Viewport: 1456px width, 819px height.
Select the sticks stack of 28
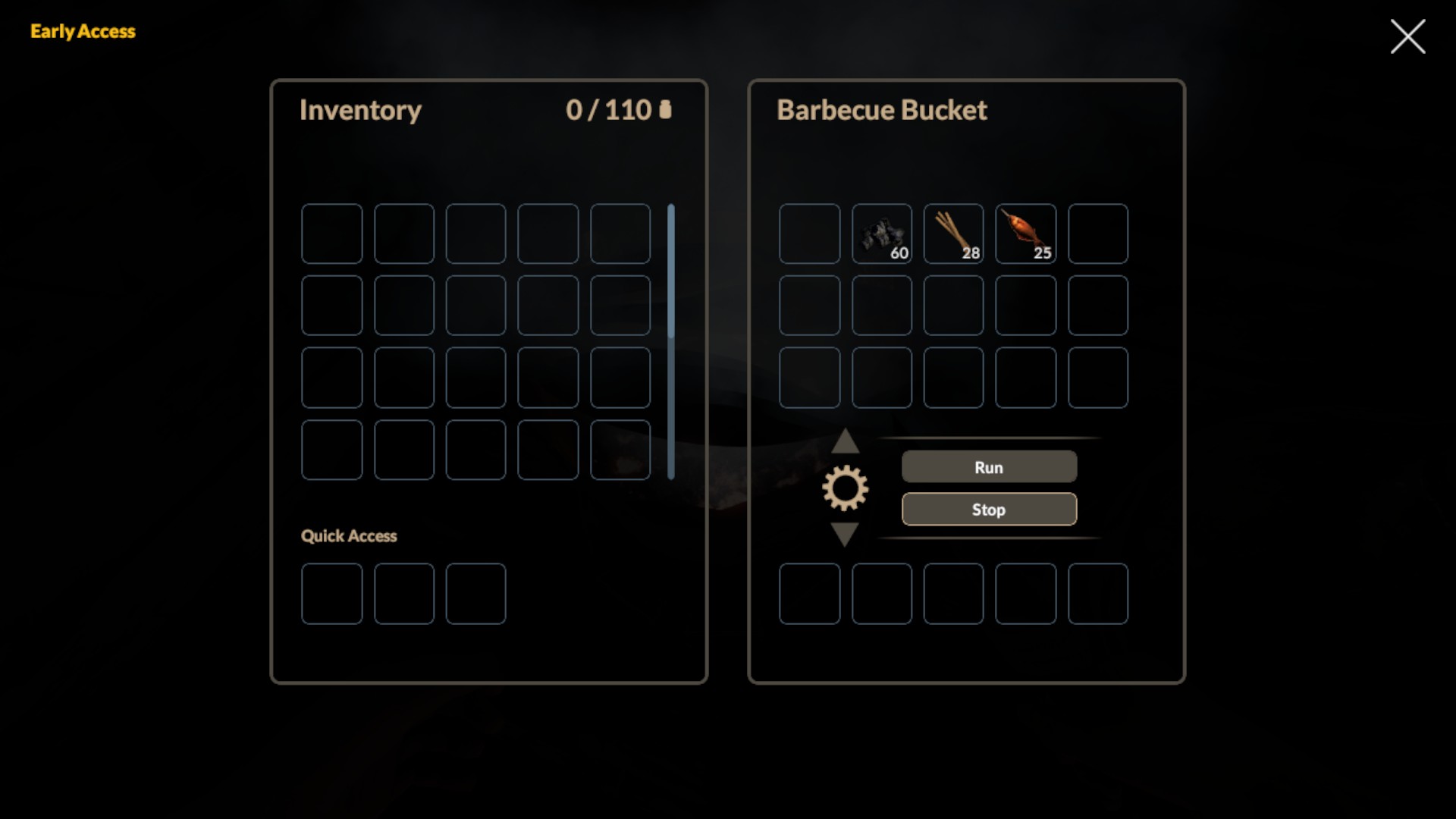[x=953, y=234]
